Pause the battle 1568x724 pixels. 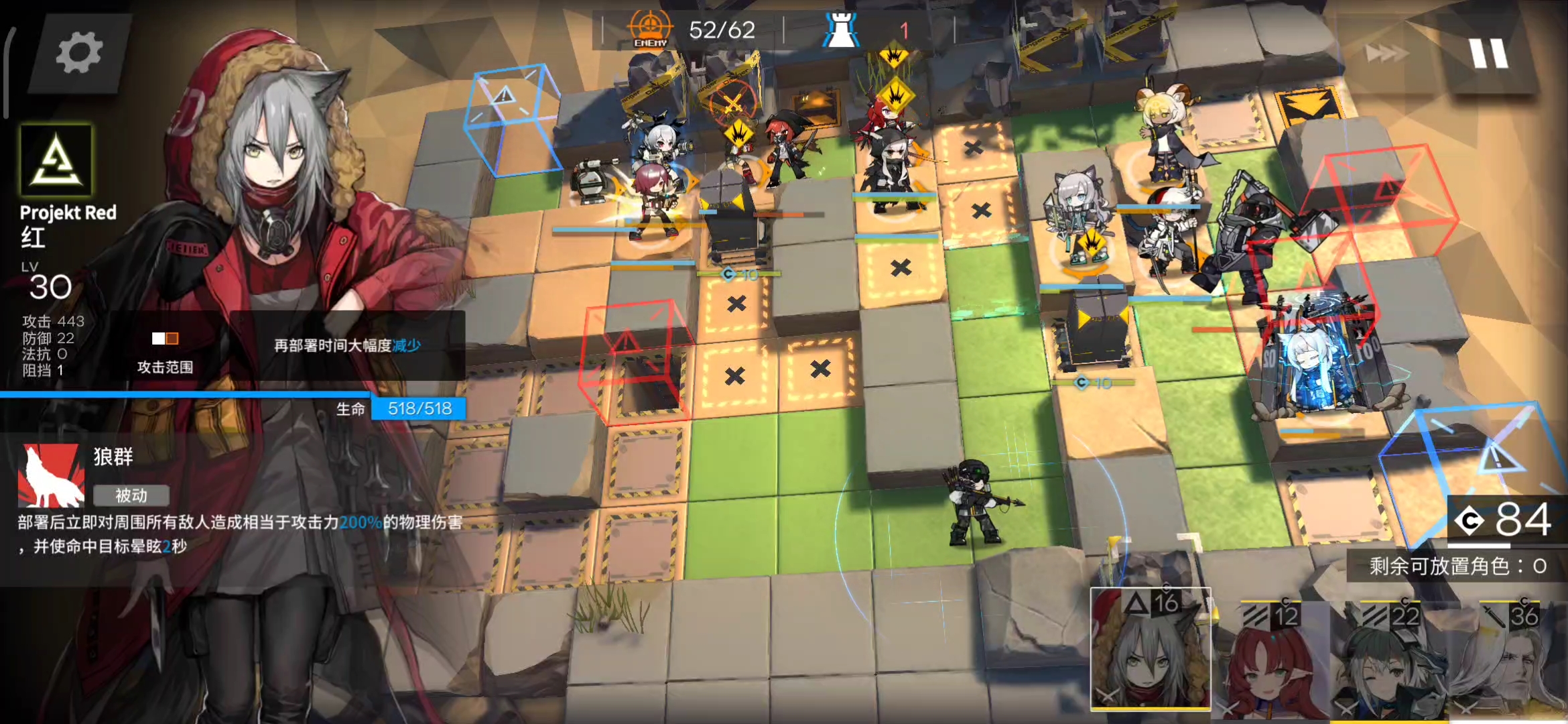point(1489,53)
